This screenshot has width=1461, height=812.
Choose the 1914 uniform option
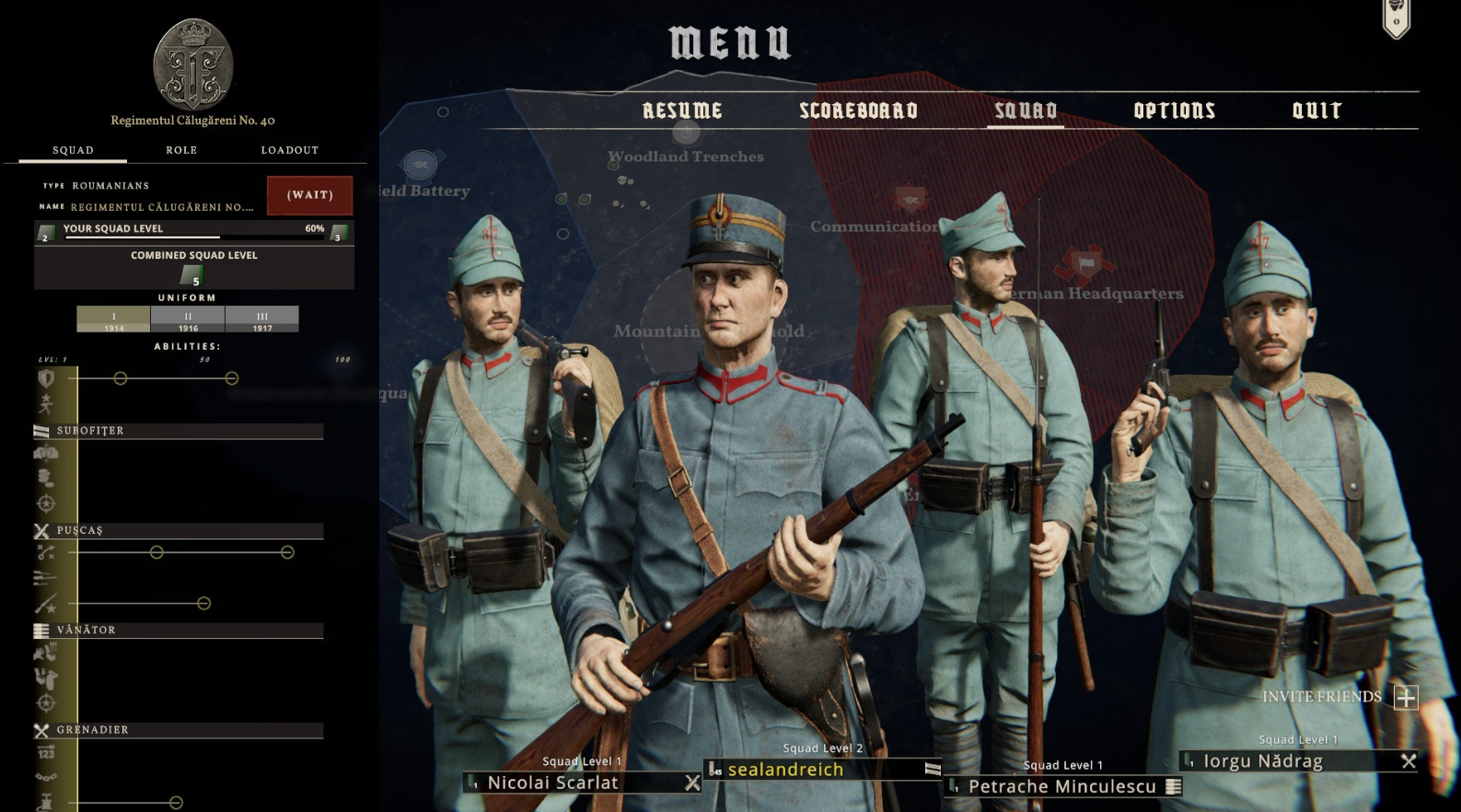tap(113, 319)
